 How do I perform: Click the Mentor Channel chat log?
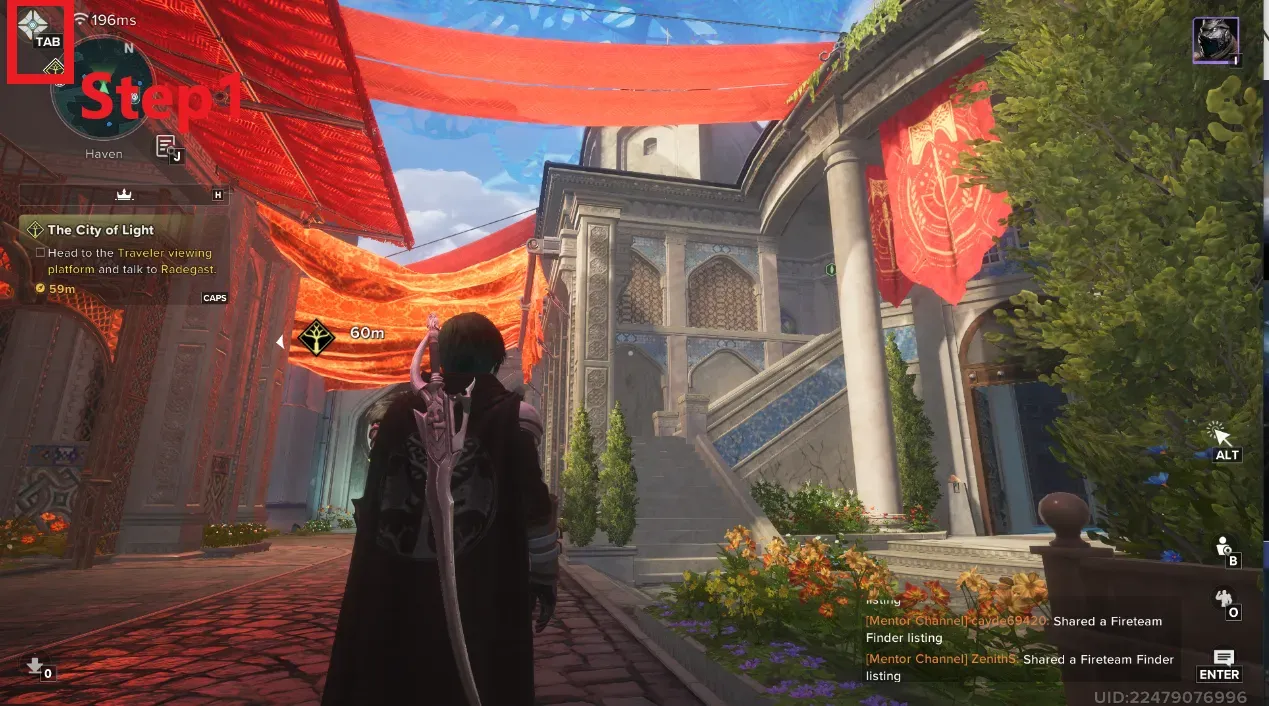1020,639
